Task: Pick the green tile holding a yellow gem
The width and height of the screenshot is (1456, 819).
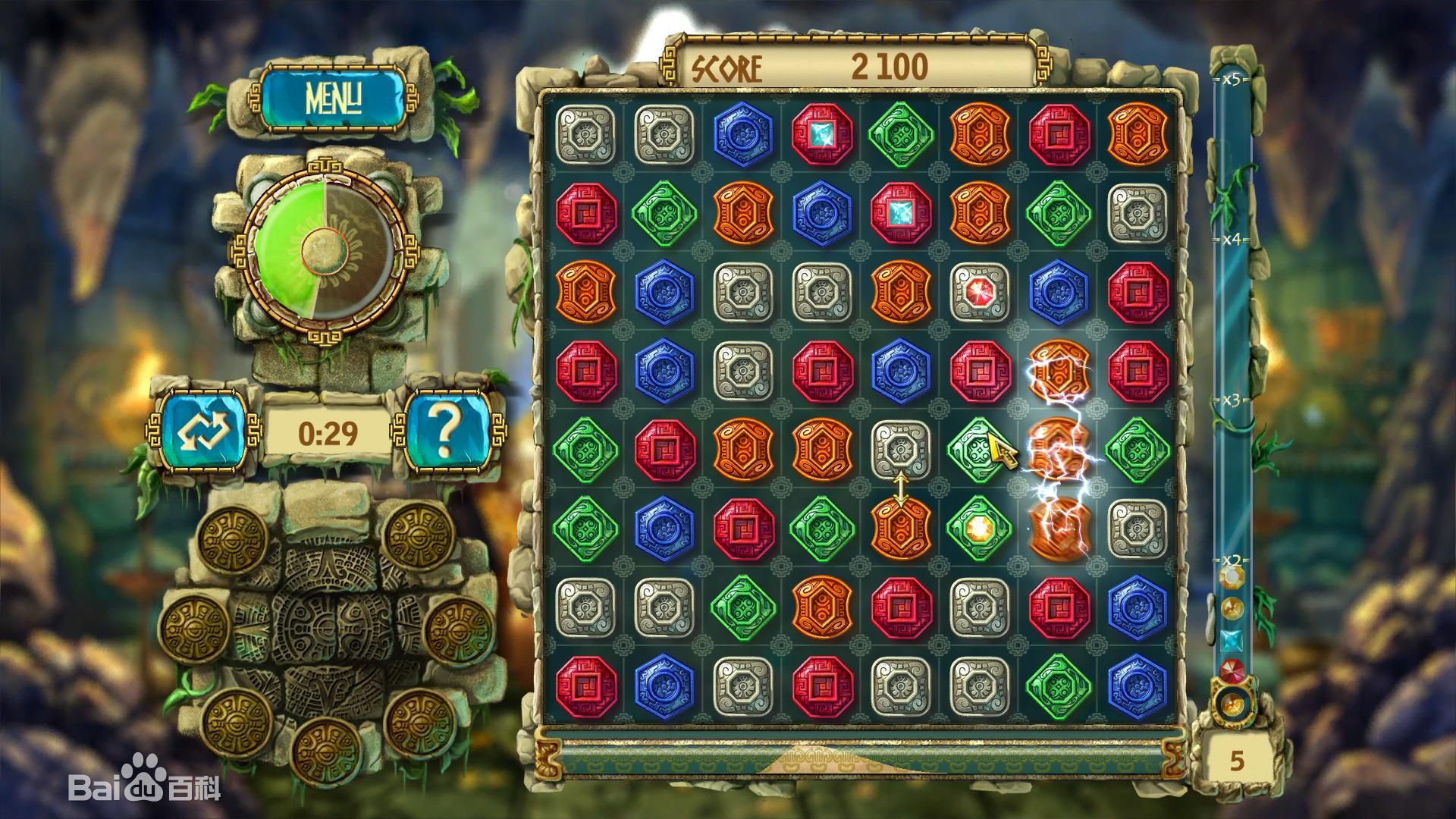Action: click(979, 527)
